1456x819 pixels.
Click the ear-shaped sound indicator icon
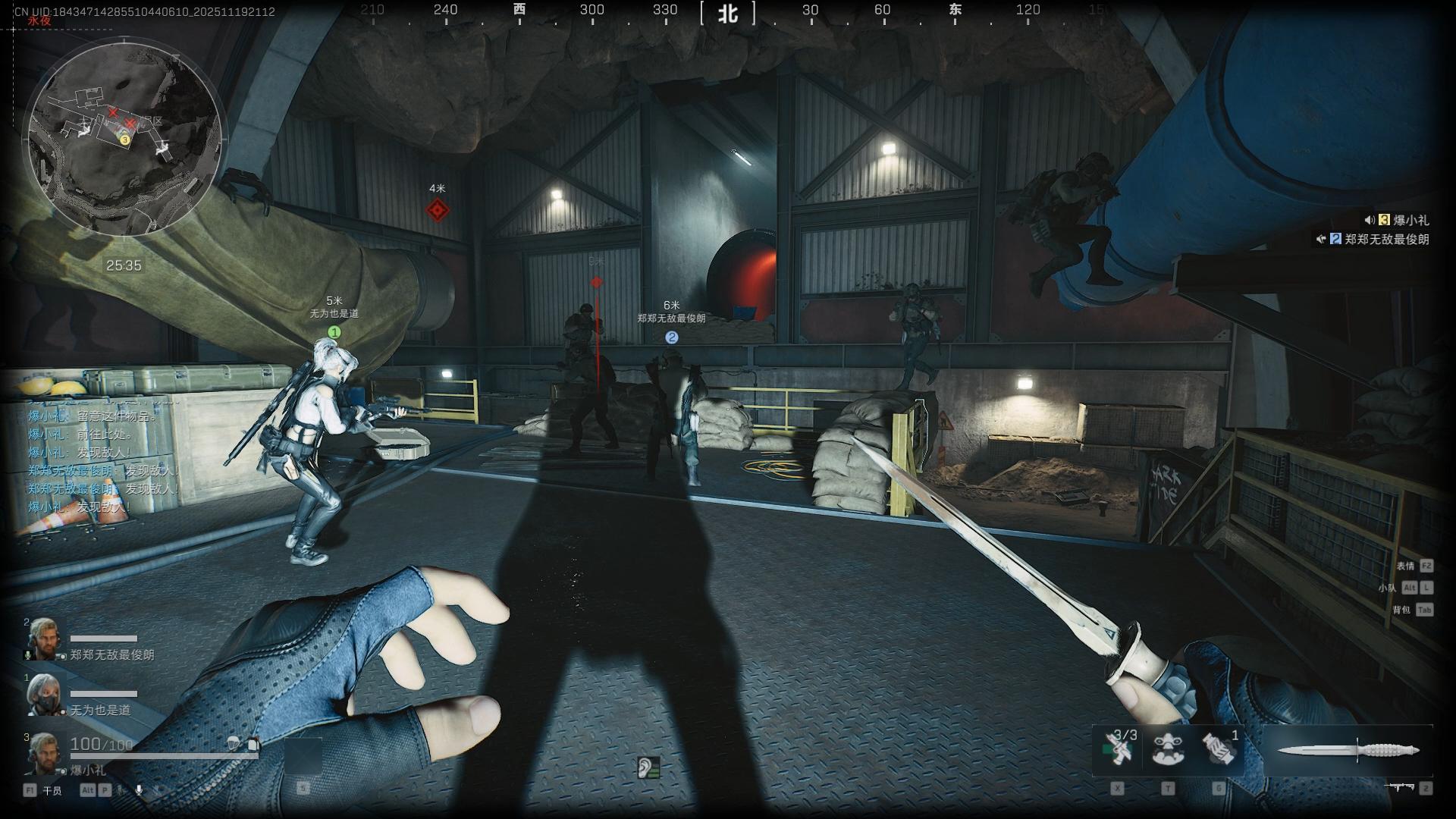pyautogui.click(x=647, y=767)
